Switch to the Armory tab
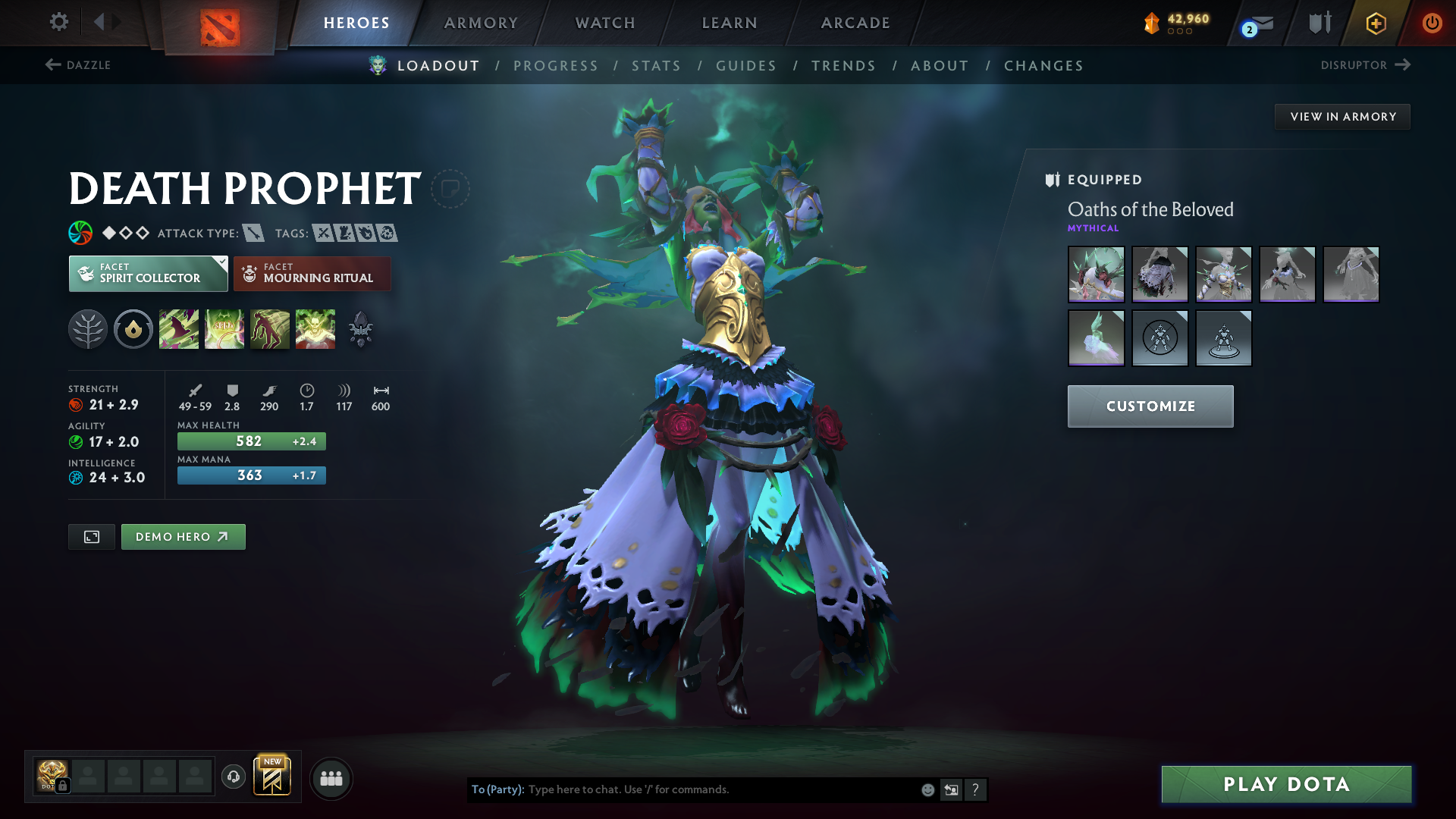1456x819 pixels. [x=481, y=23]
